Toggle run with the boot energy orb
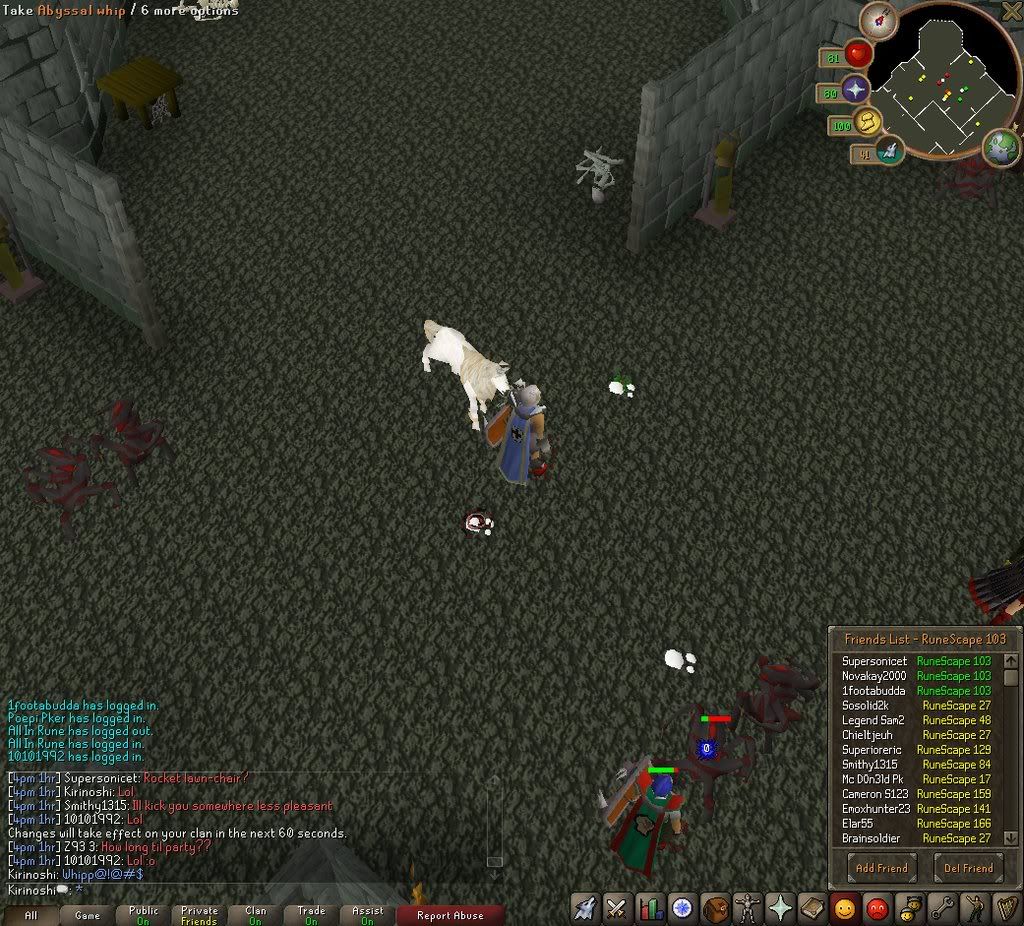 [x=867, y=123]
